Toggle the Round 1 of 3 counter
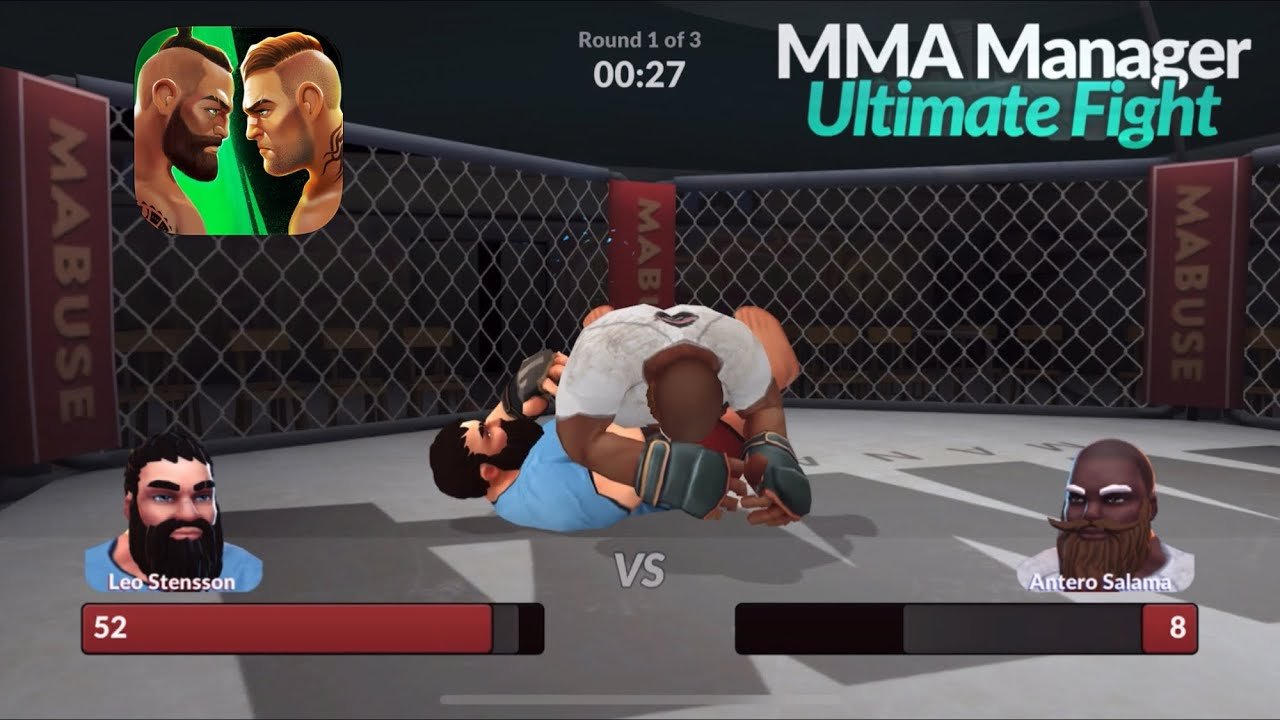 click(638, 42)
